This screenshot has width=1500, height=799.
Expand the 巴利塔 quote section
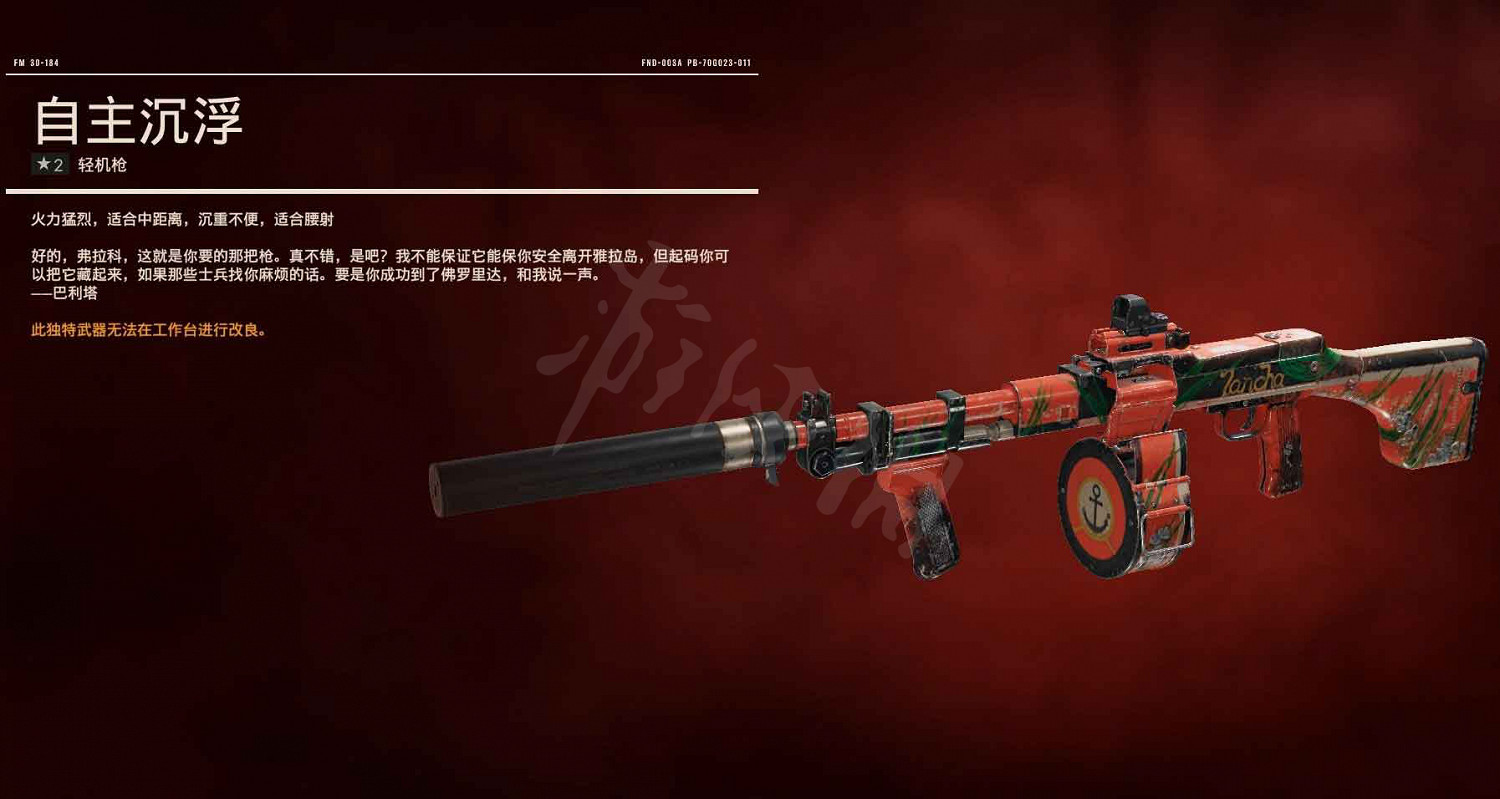point(65,295)
